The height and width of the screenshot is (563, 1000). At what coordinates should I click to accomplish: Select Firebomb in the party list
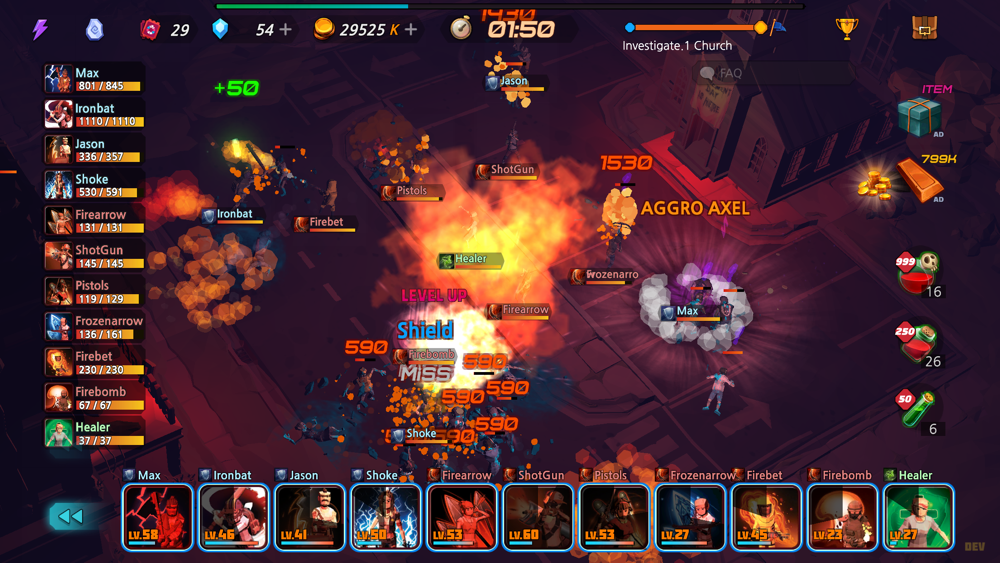tap(94, 398)
